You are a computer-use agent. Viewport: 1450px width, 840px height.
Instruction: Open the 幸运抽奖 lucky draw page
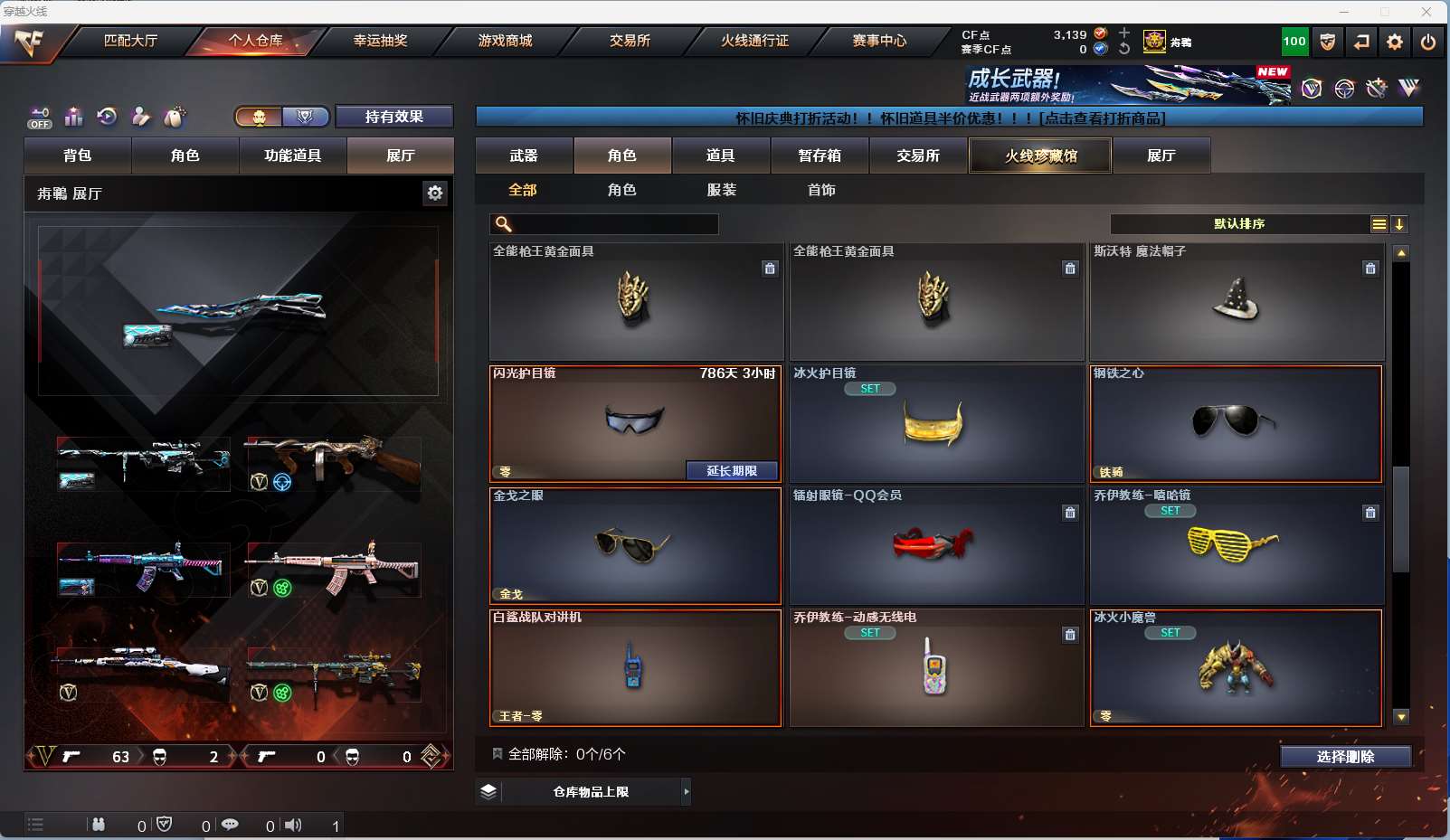tap(380, 41)
